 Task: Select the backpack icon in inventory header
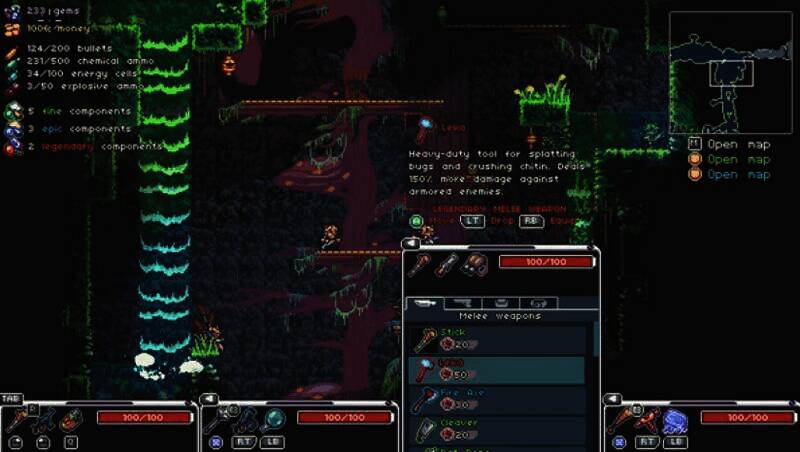[x=475, y=265]
